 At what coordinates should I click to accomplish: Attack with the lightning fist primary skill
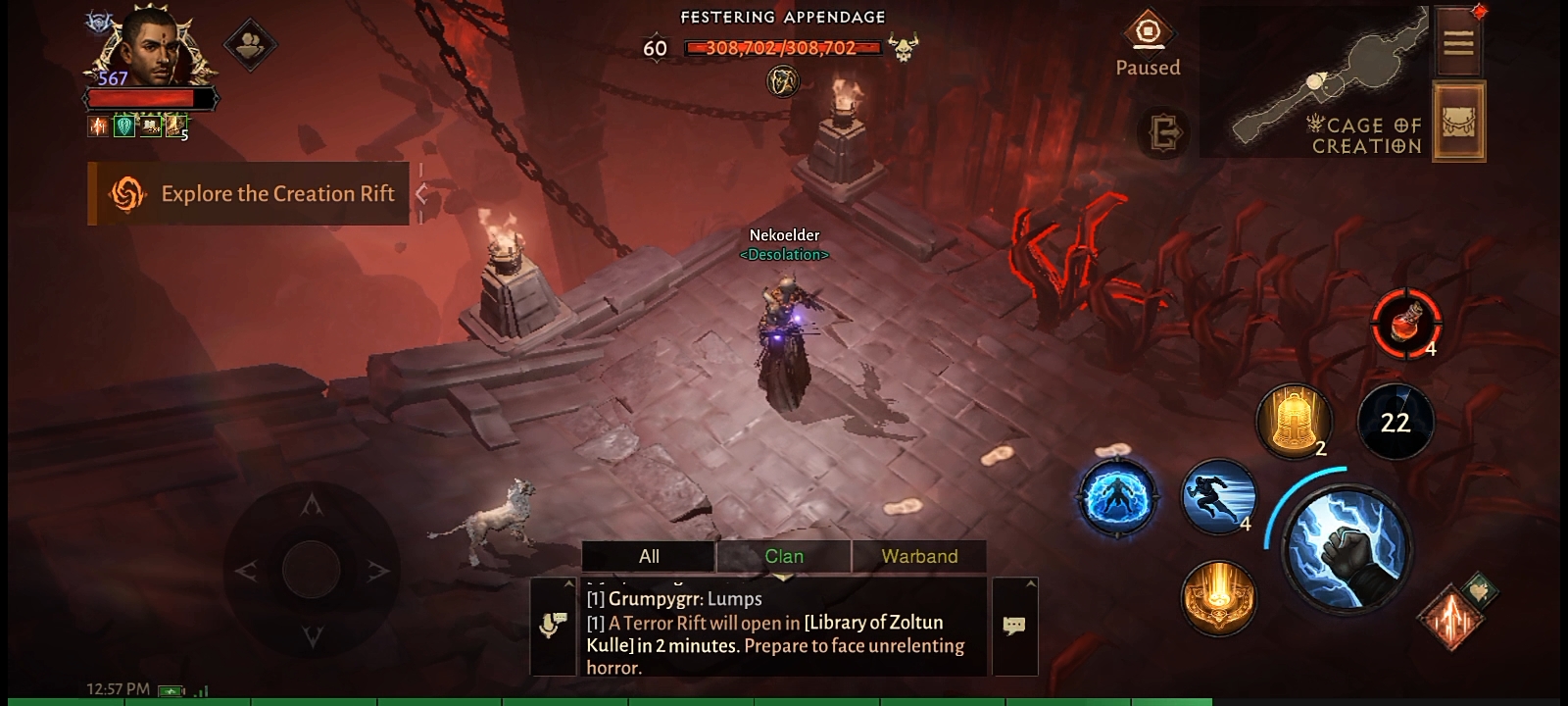1346,549
